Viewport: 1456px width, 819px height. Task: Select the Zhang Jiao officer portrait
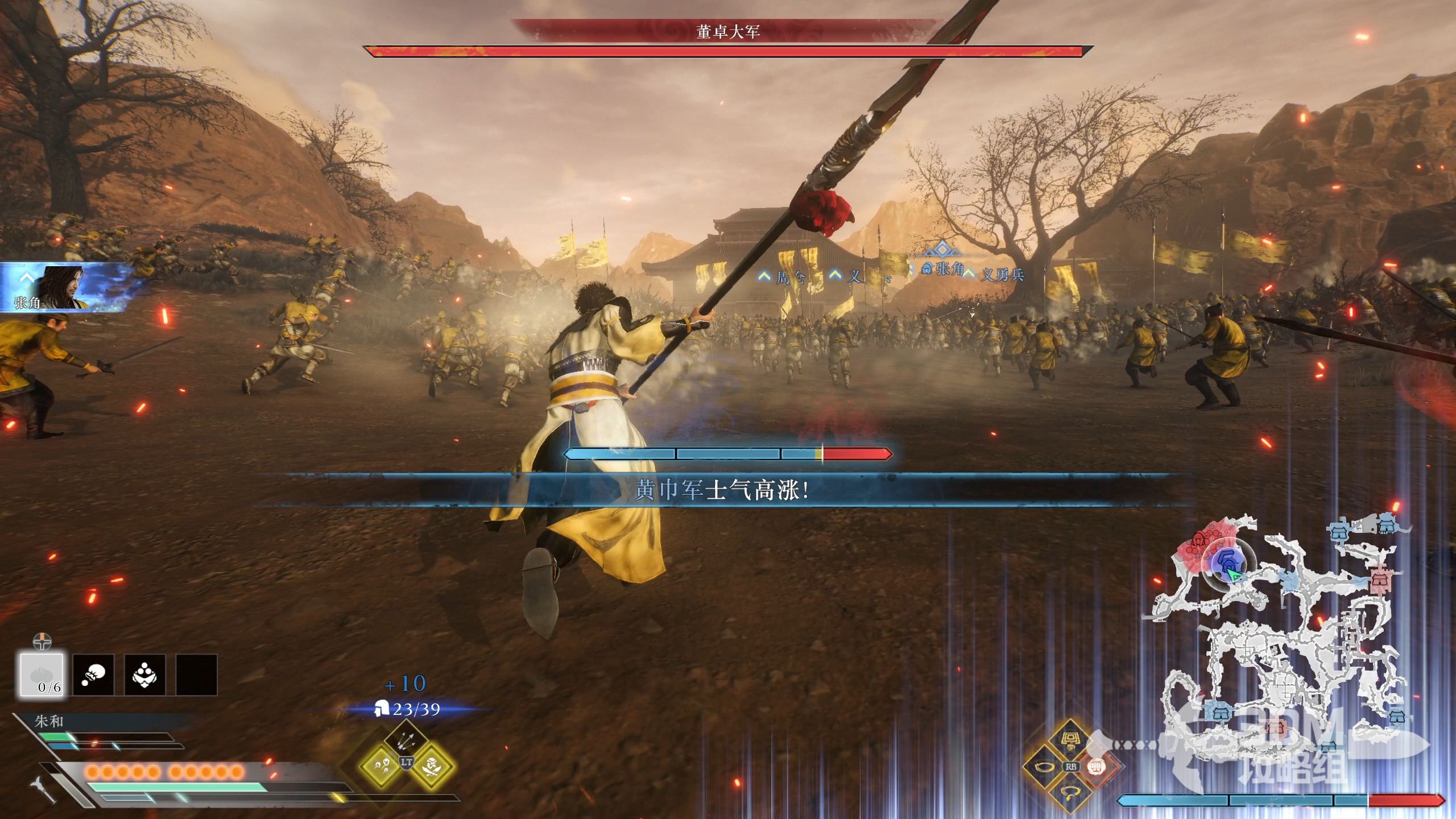[63, 287]
